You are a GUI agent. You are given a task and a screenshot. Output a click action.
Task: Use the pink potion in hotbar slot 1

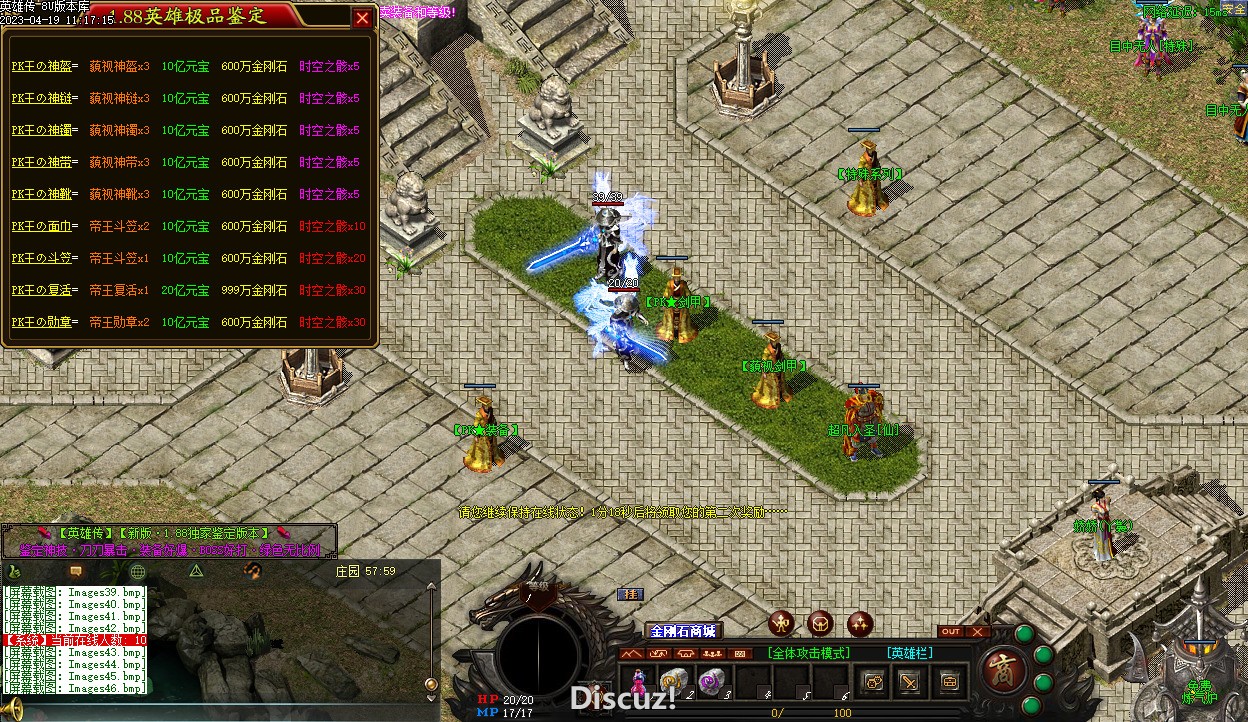pos(637,681)
